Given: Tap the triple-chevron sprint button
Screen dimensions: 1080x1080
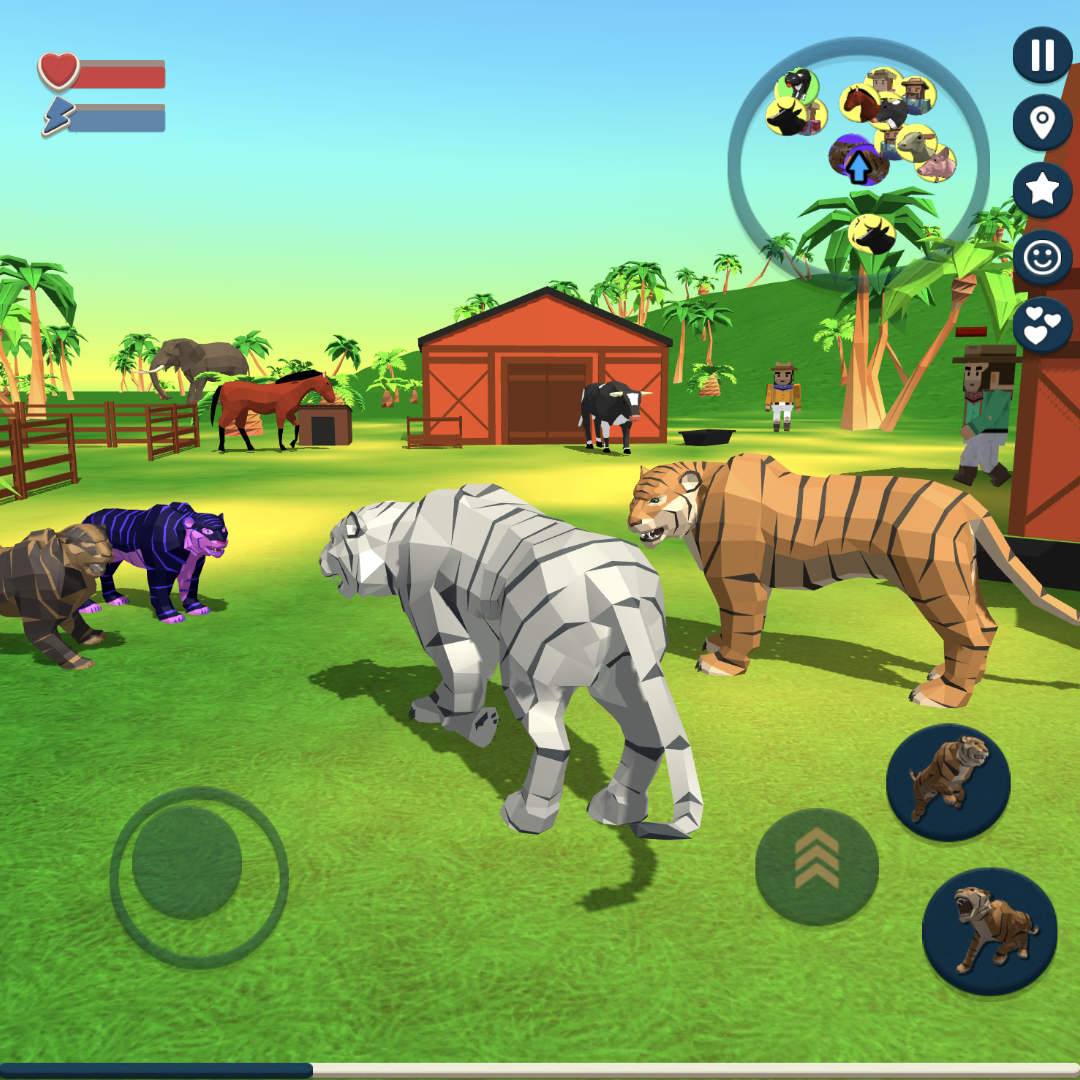Looking at the screenshot, I should pos(816,867).
